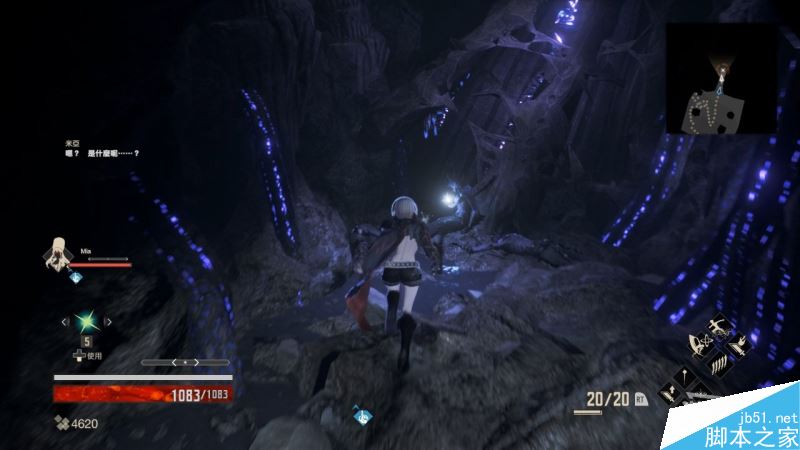Screen dimensions: 800x450
Task: Activate the sword with up-arrow gift
Action: coord(668,392)
